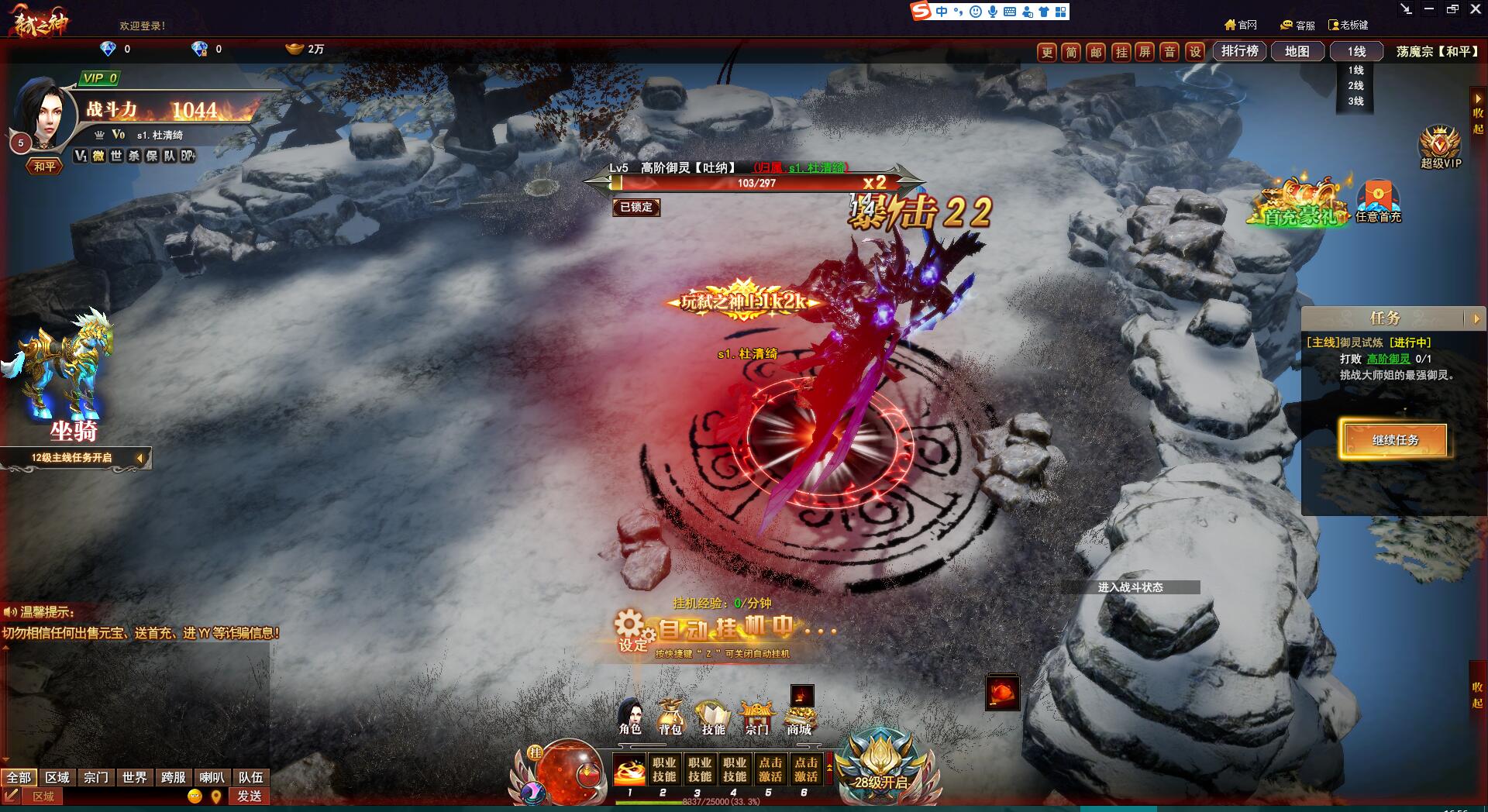Switch to the 世界 chat tab
The image size is (1488, 812).
[134, 777]
